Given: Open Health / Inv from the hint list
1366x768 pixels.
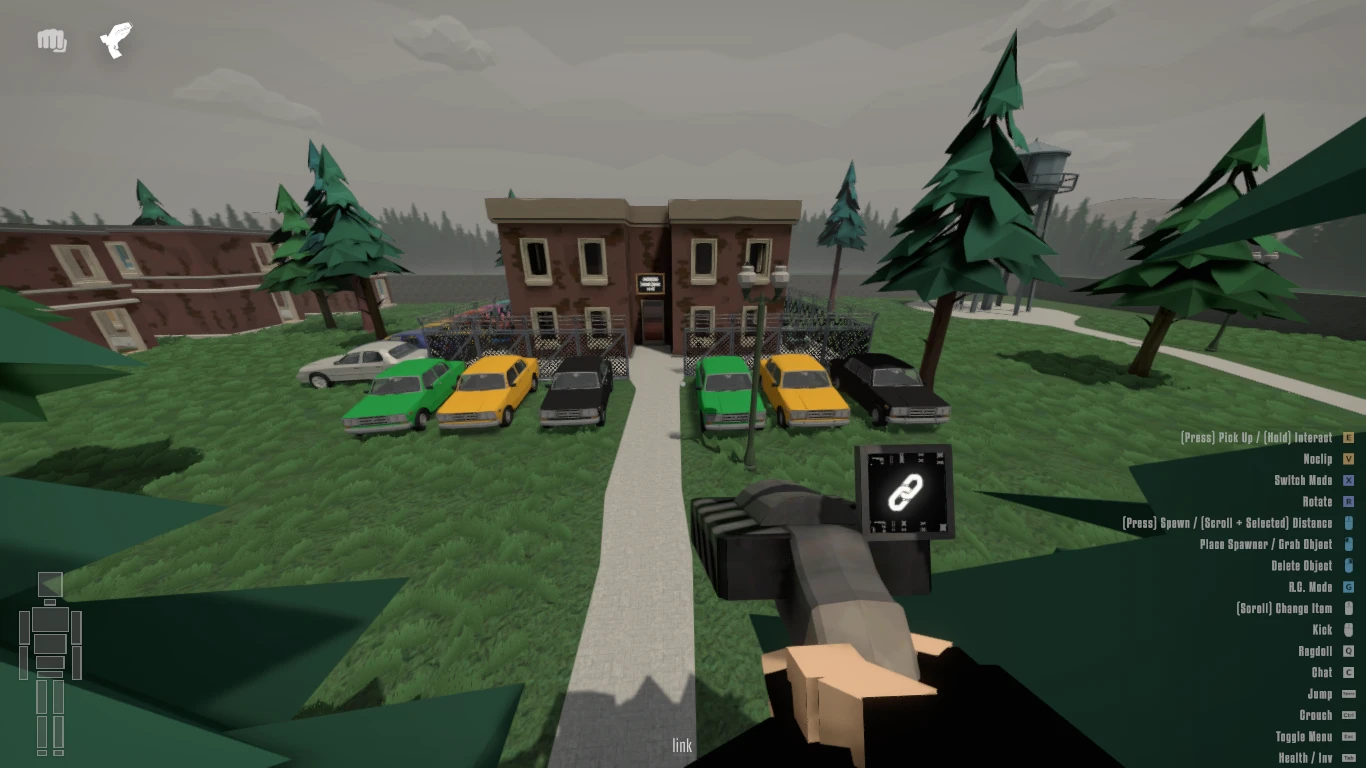Looking at the screenshot, I should pyautogui.click(x=1304, y=758).
